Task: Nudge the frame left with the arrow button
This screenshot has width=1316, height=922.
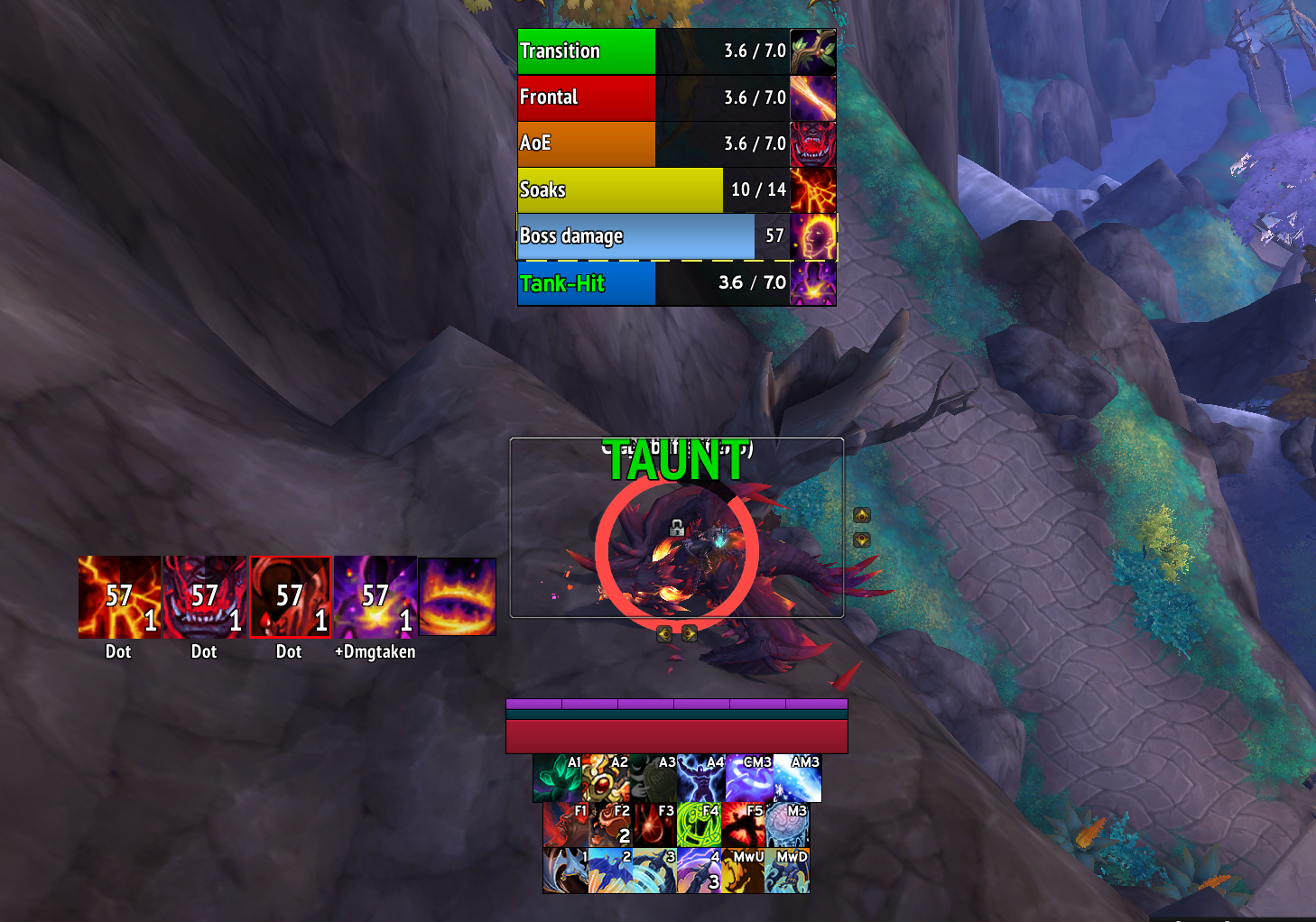Action: click(664, 633)
